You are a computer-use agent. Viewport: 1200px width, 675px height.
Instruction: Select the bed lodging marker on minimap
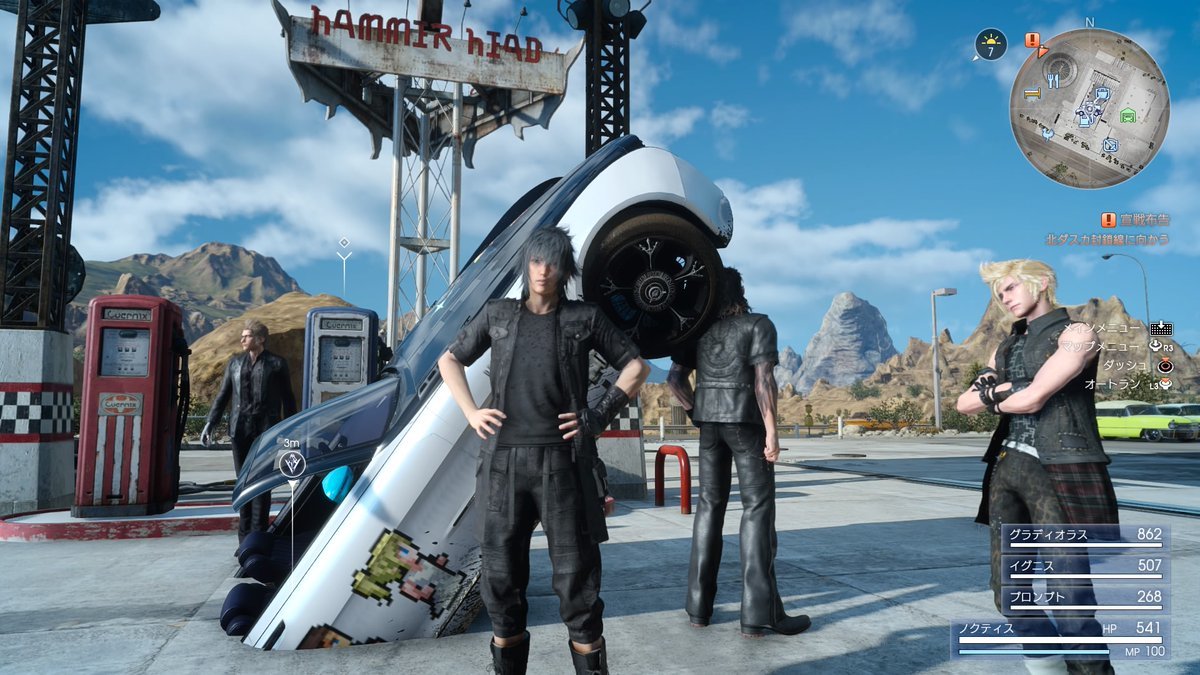coord(1031,94)
